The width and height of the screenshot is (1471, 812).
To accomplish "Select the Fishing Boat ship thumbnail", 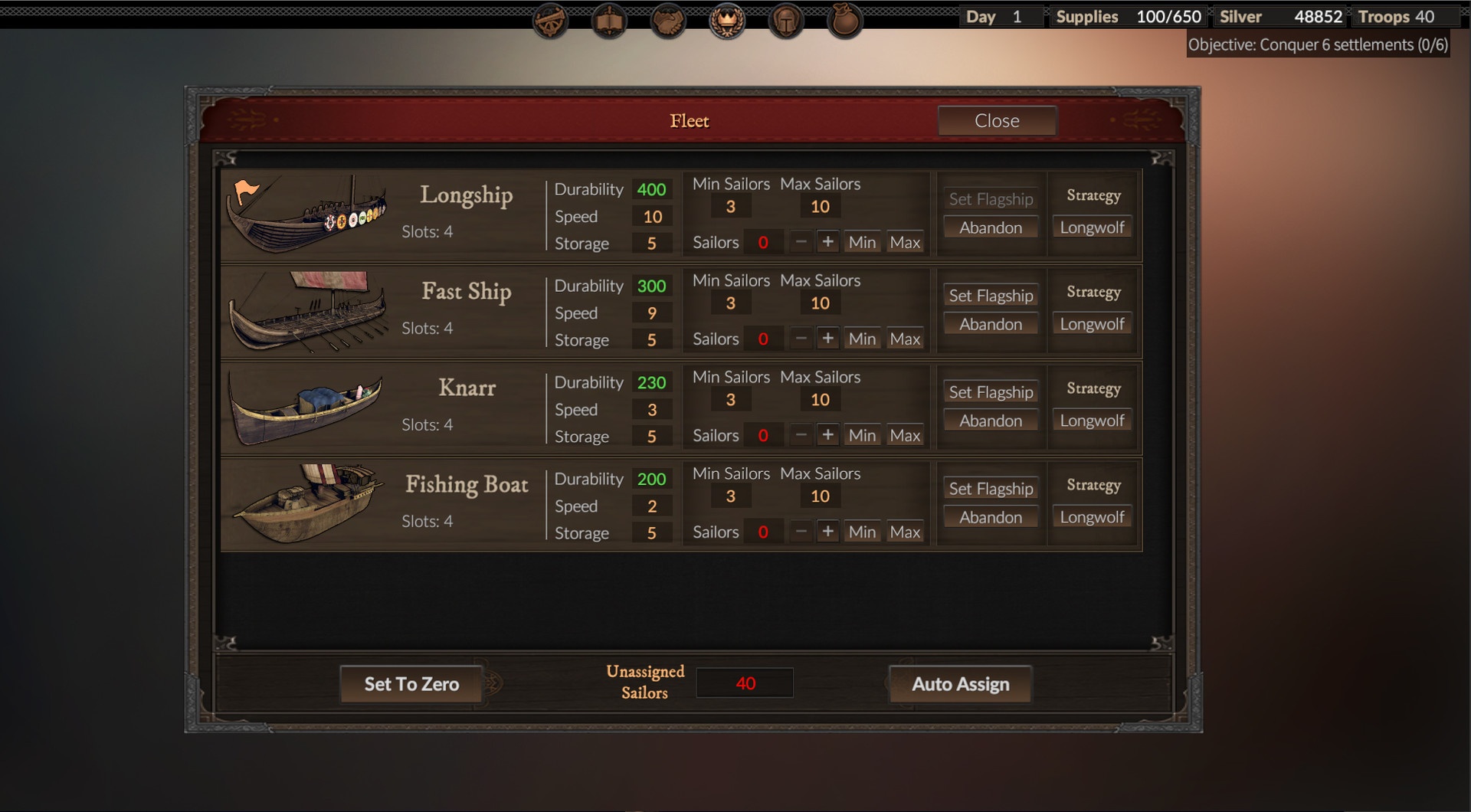I will (307, 503).
